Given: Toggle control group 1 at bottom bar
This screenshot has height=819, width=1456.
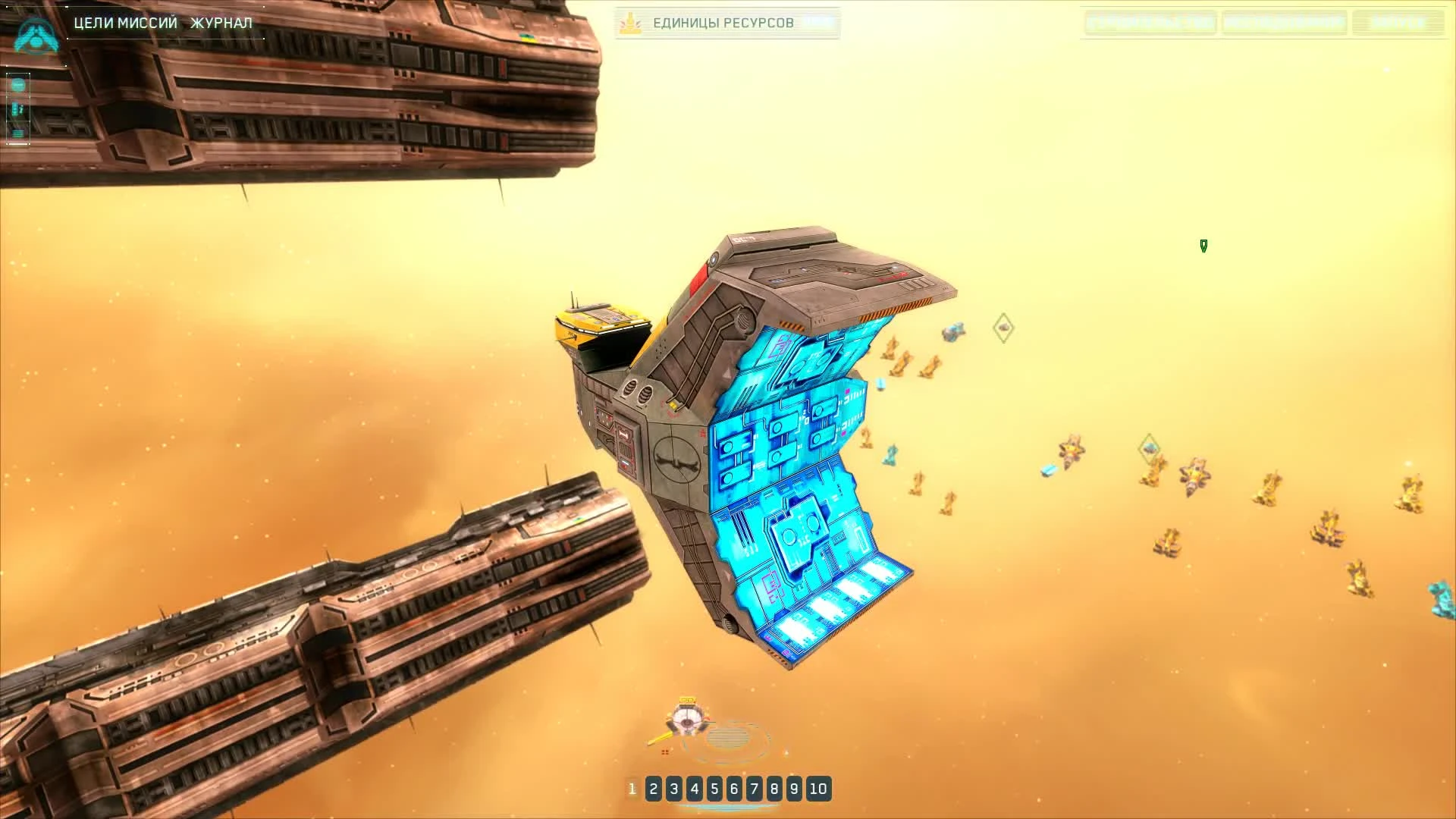Looking at the screenshot, I should 632,789.
